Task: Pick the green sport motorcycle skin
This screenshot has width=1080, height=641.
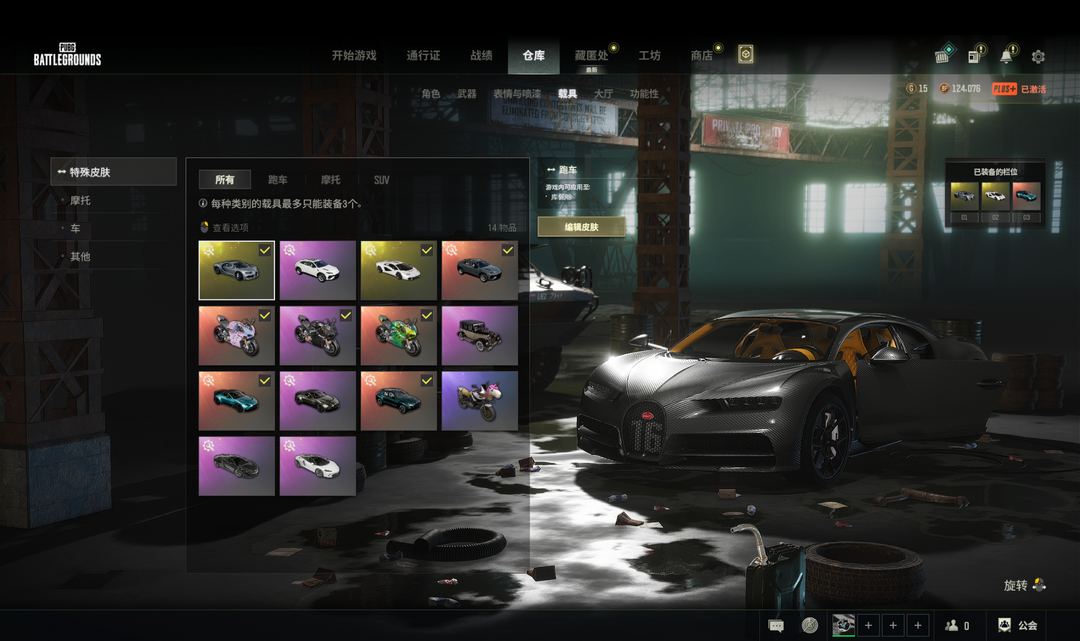Action: coord(399,336)
